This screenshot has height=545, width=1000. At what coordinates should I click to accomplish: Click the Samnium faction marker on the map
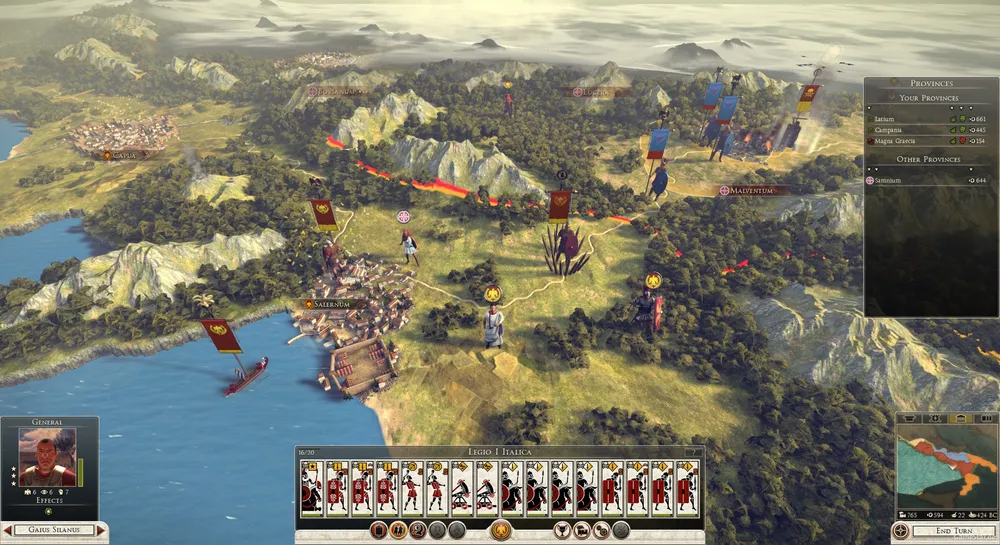point(404,216)
